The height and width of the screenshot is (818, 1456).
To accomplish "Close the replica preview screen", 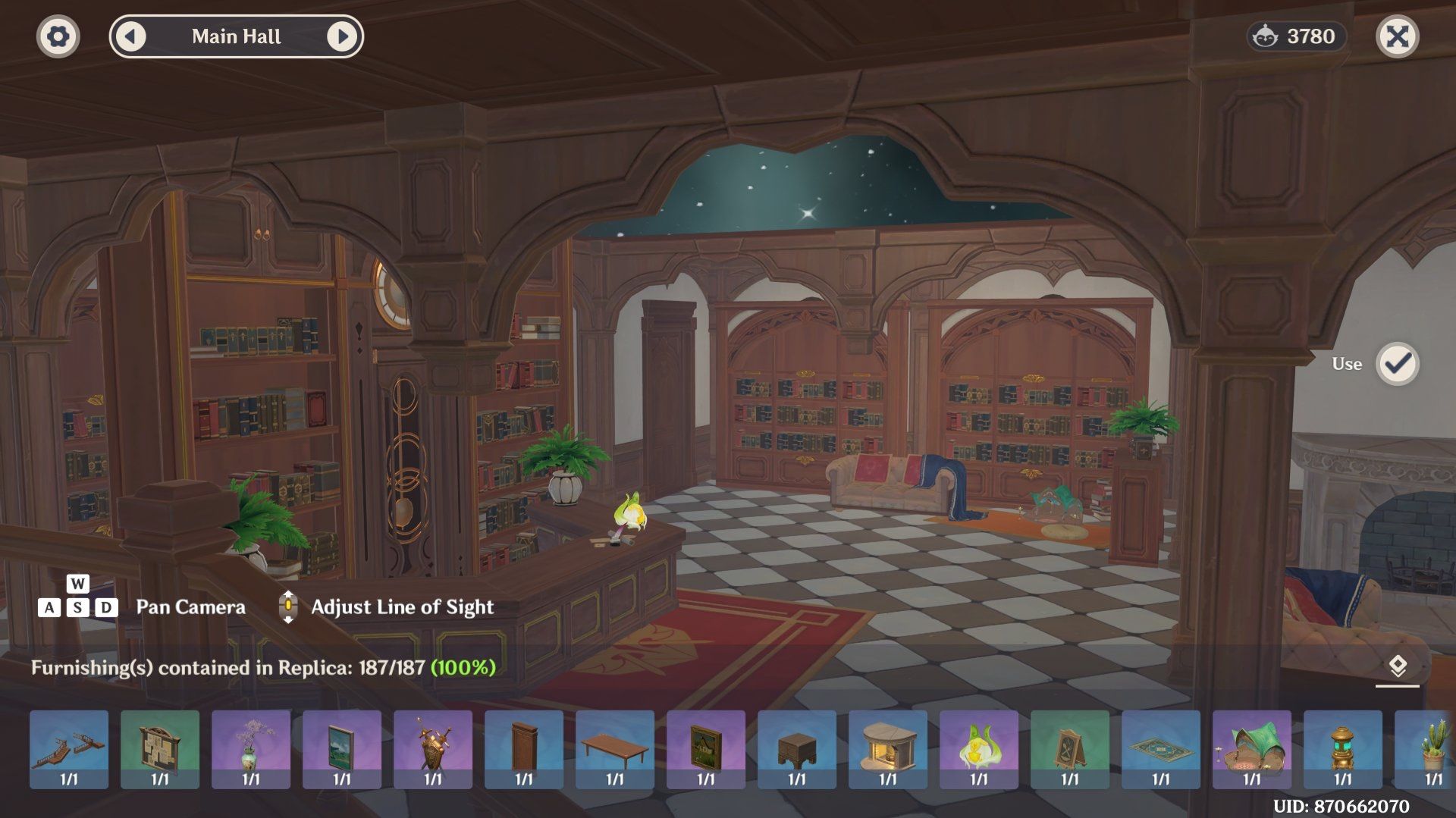I will [x=1397, y=36].
